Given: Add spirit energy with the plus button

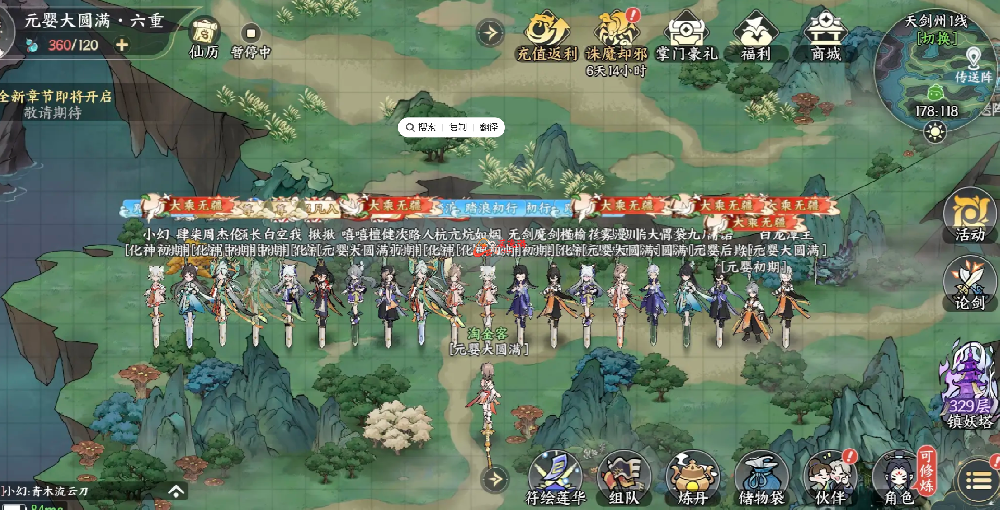Looking at the screenshot, I should [122, 45].
